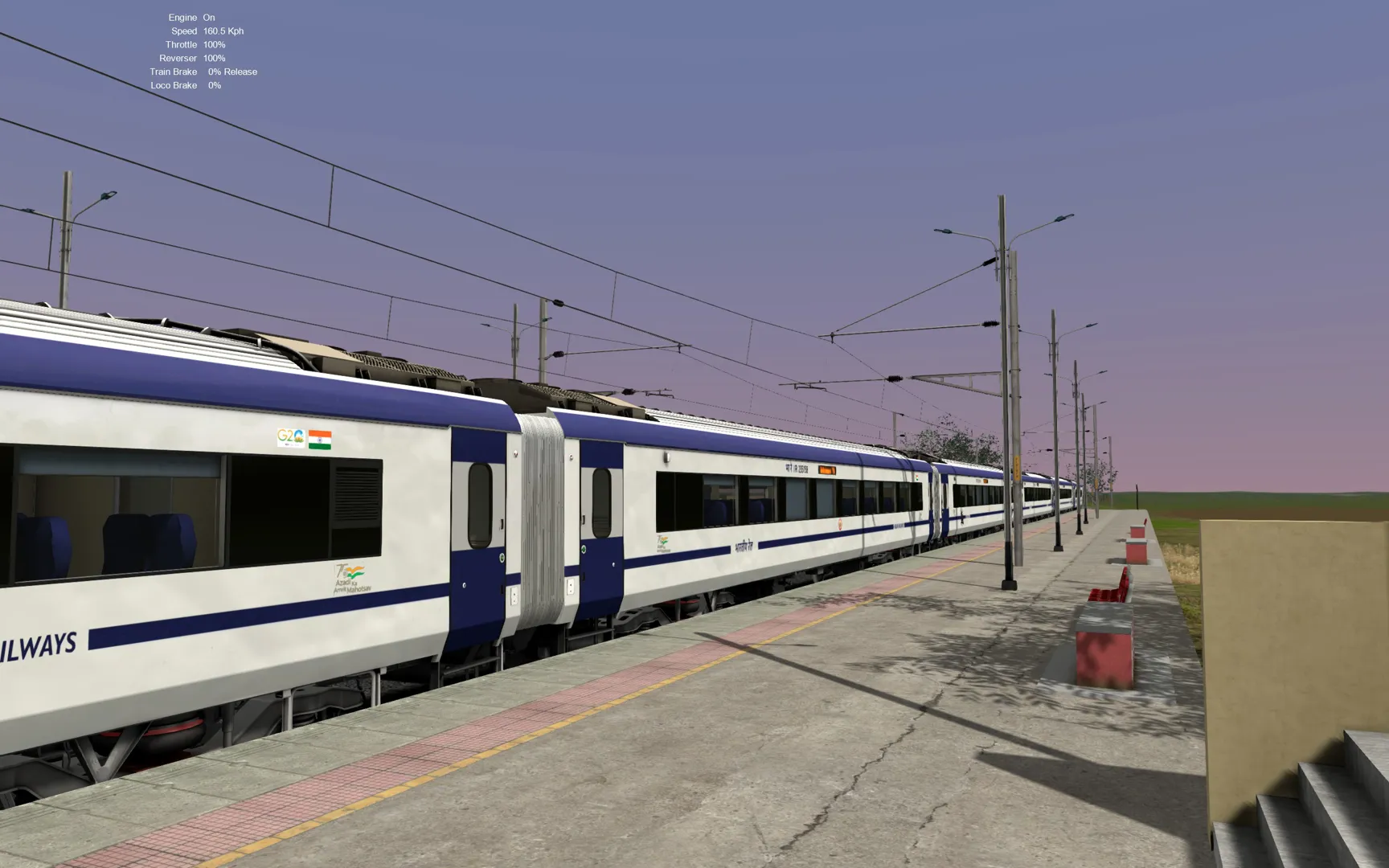
Task: Toggle the Engine On HUD status line
Action: coord(193,17)
